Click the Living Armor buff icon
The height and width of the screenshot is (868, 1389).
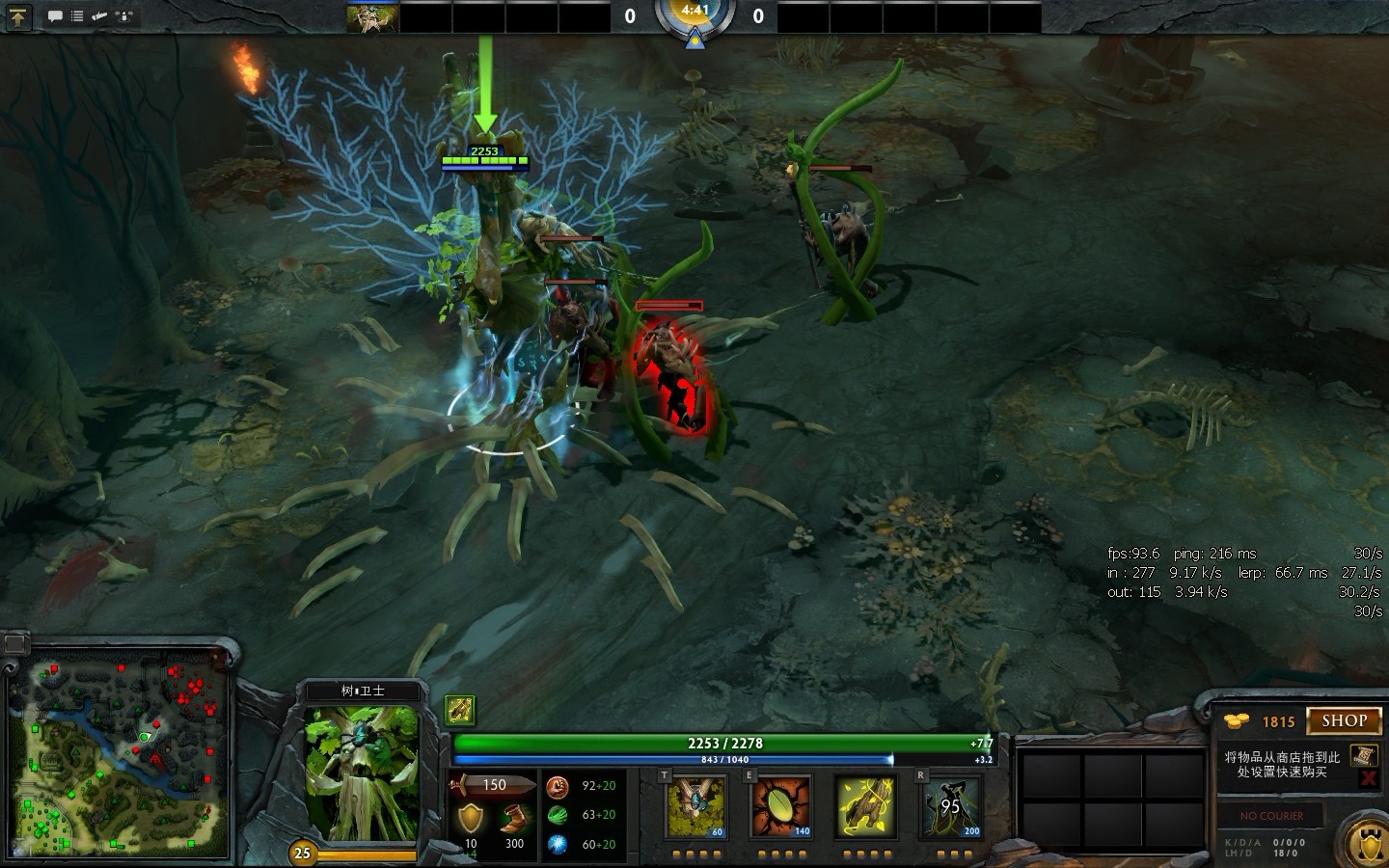pyautogui.click(x=460, y=710)
